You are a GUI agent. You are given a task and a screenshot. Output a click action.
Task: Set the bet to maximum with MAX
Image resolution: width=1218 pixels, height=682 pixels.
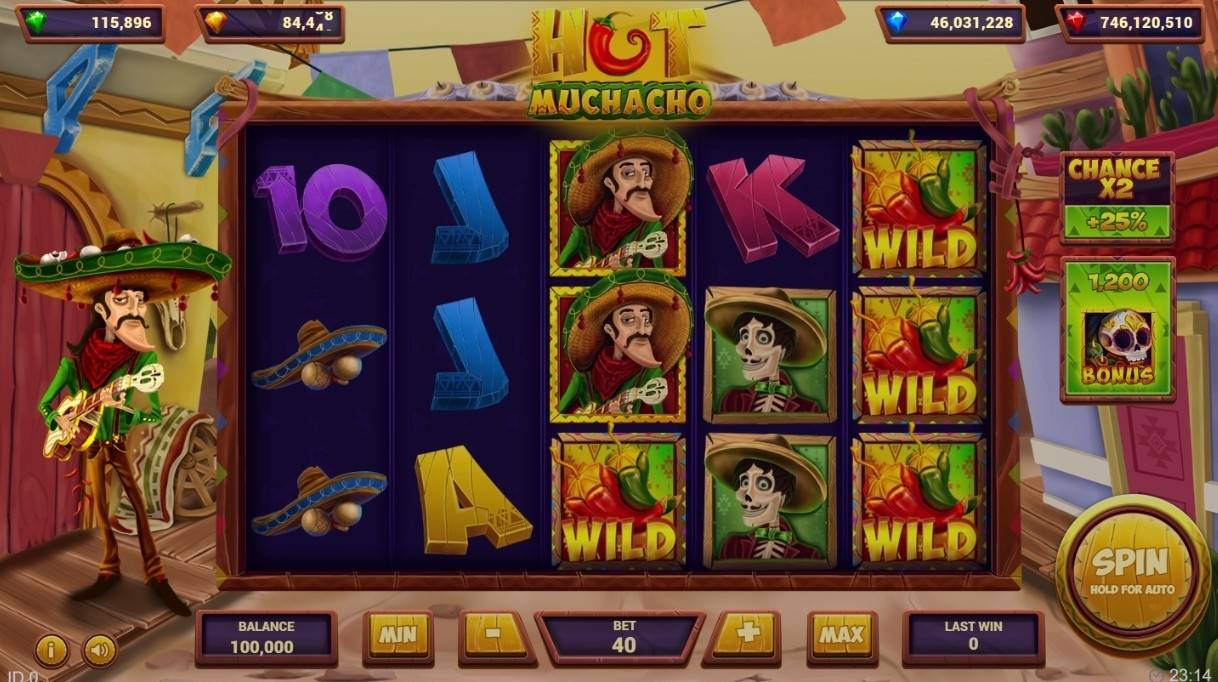[x=842, y=635]
